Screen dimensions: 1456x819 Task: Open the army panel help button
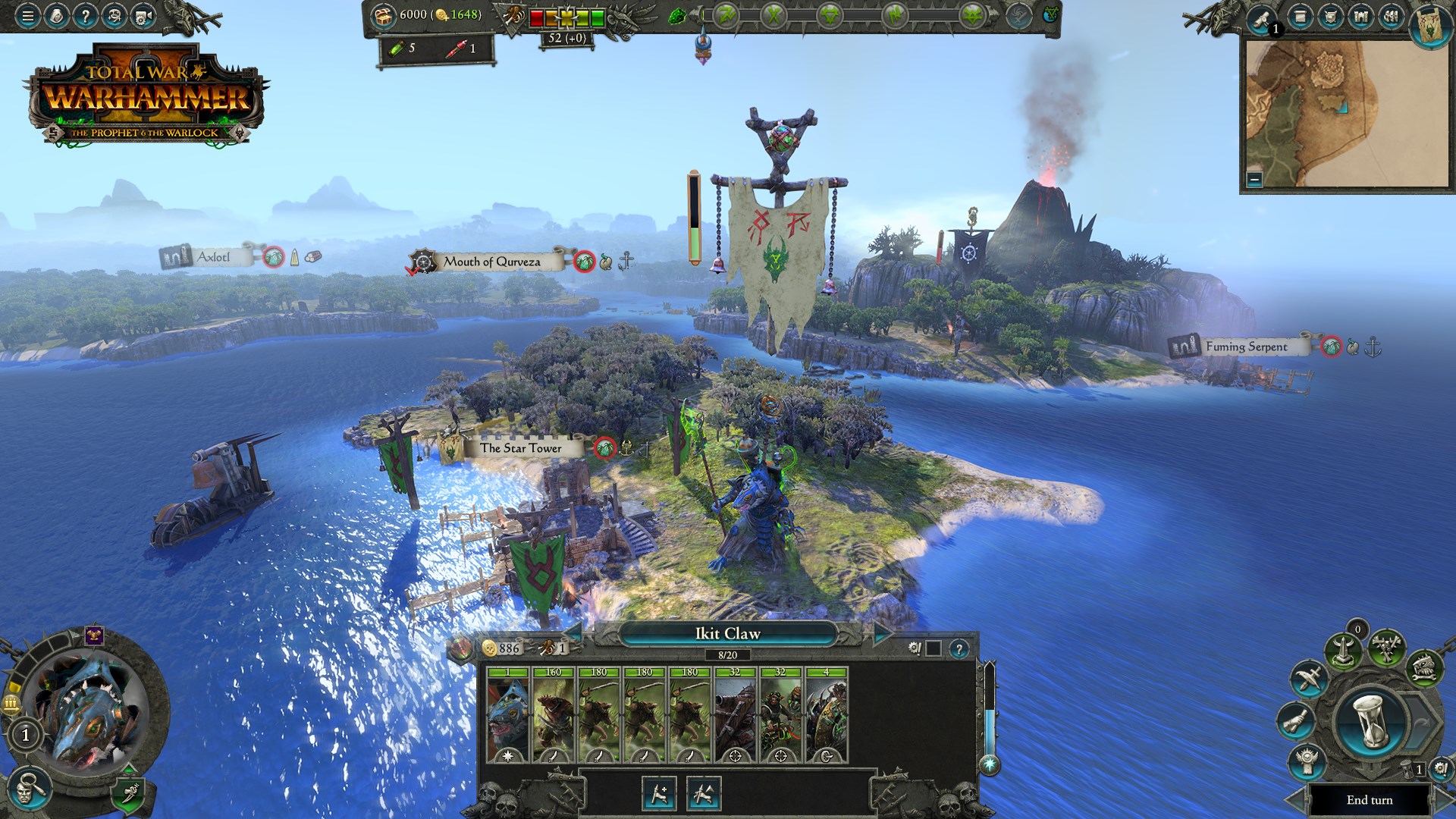pyautogui.click(x=959, y=649)
